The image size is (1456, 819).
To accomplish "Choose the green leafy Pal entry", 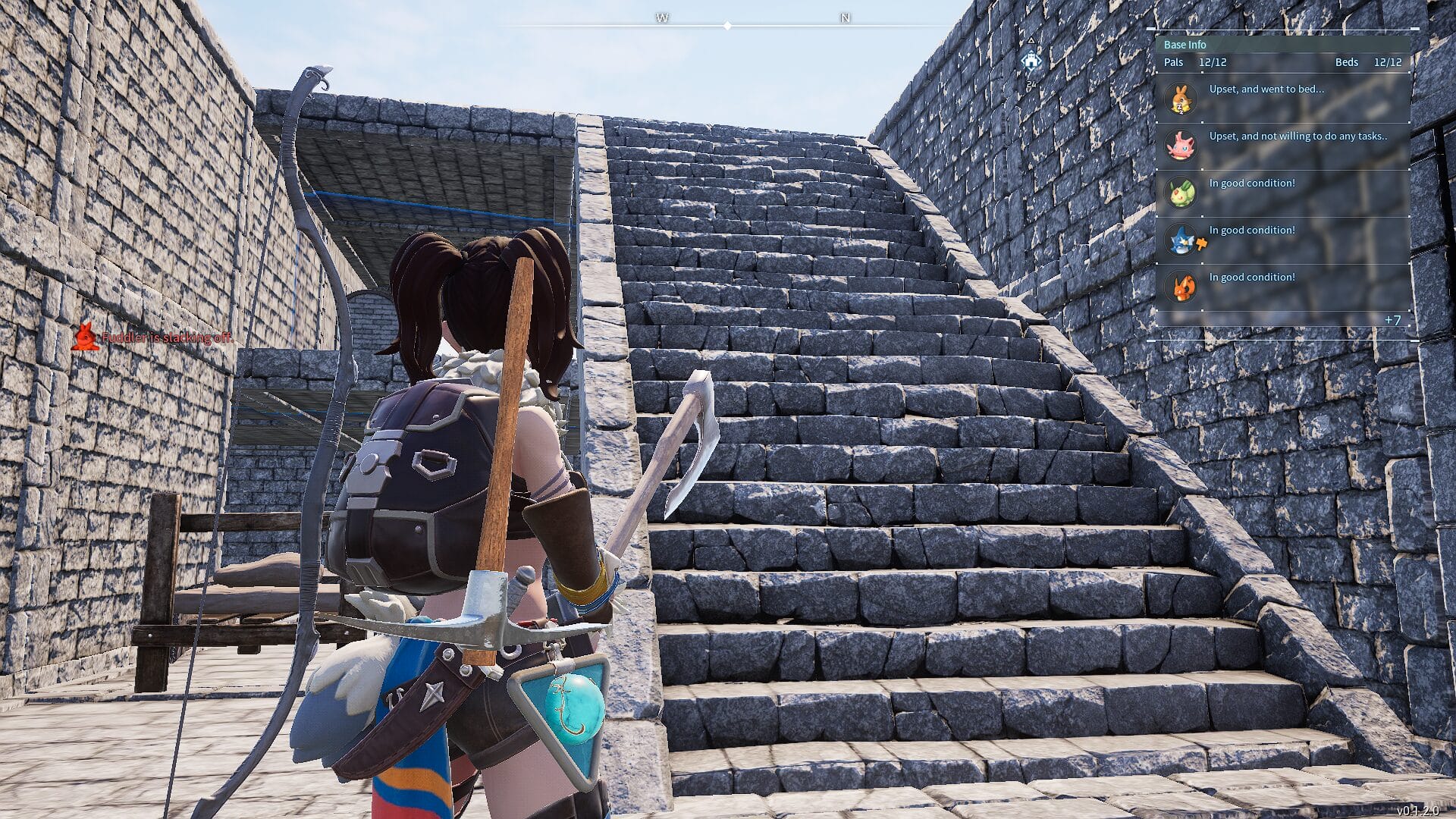I will [1282, 193].
